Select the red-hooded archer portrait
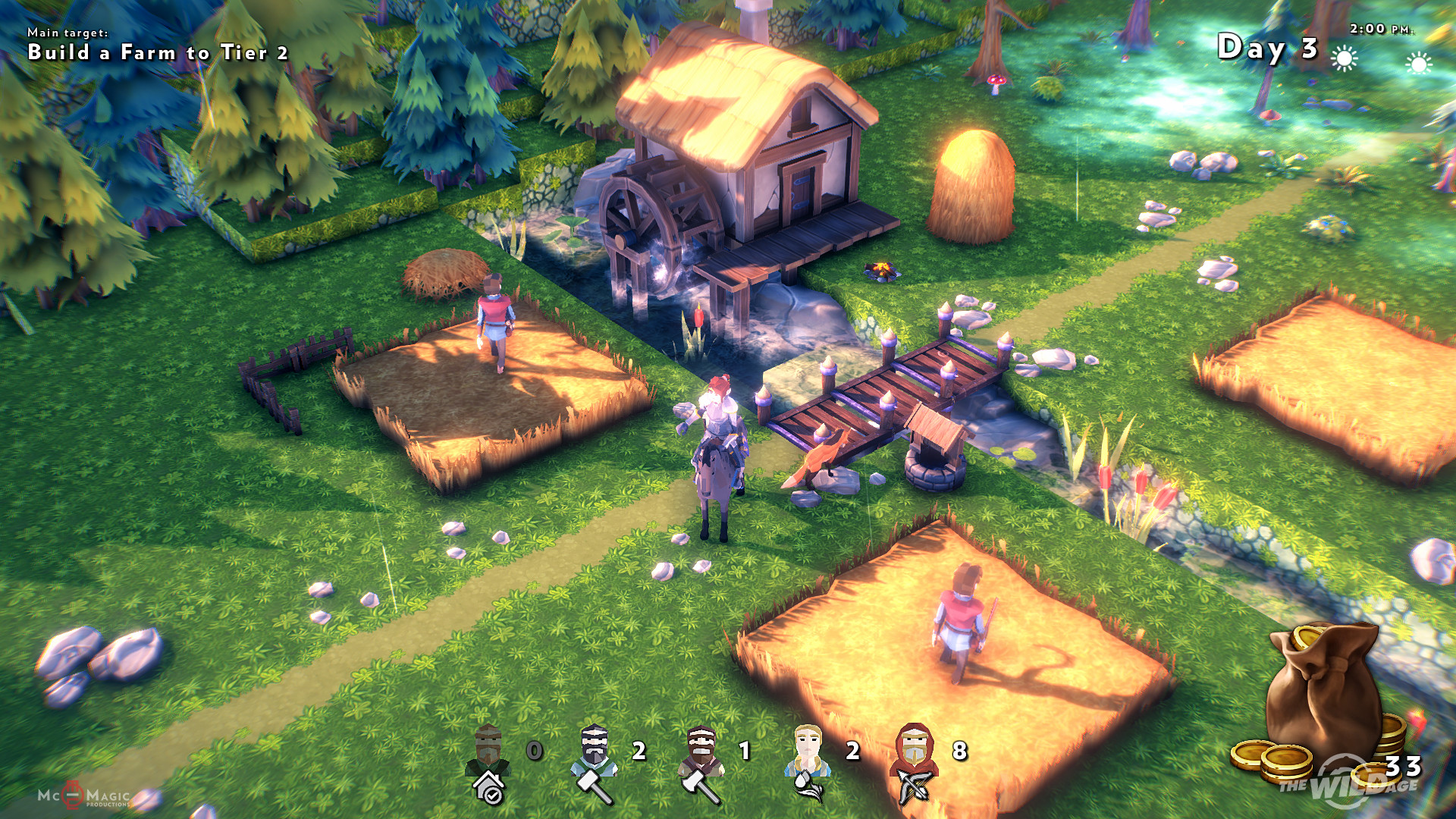The height and width of the screenshot is (819, 1456). 915,763
